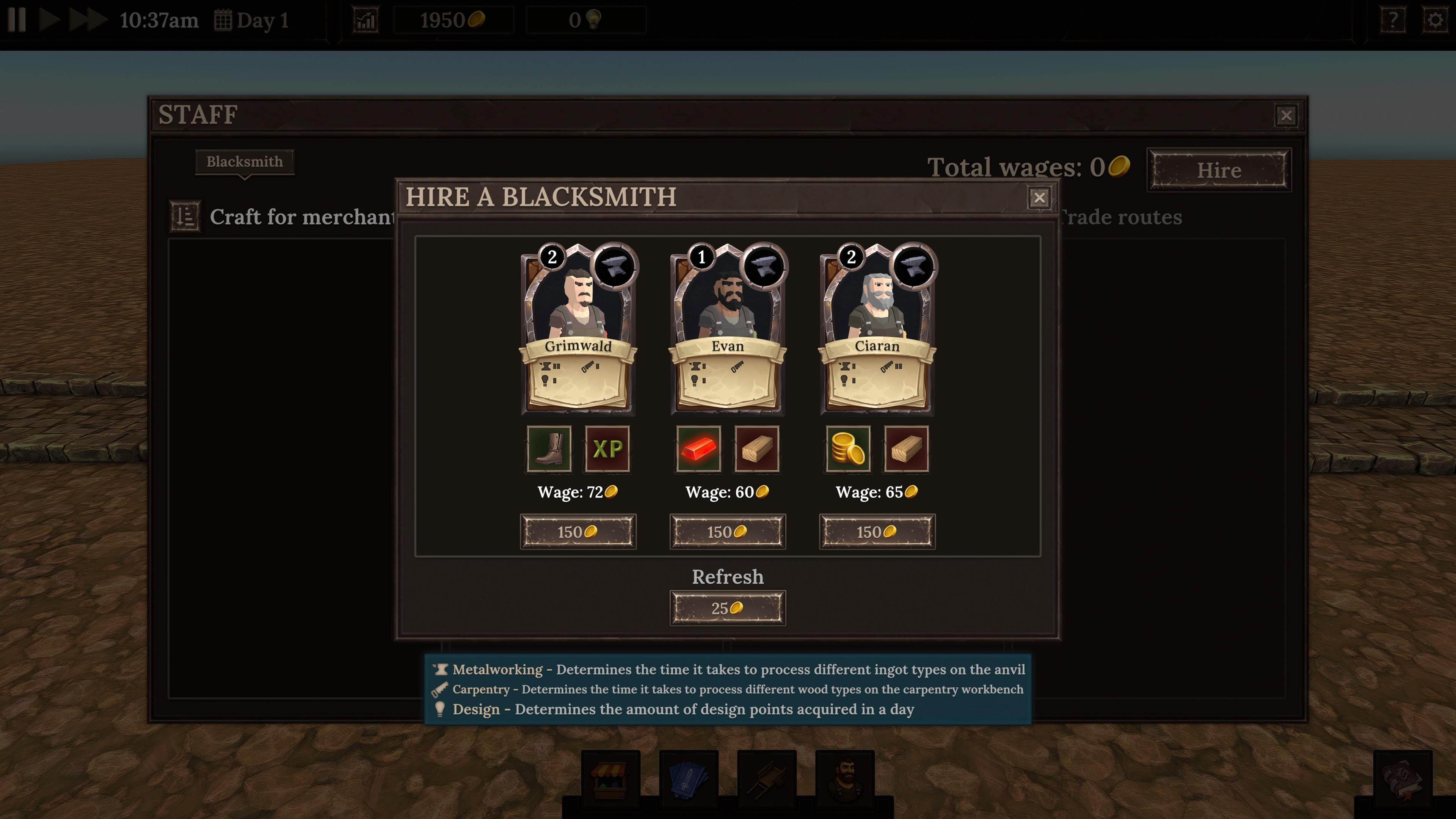Open the settings gear in the top-right corner
Viewport: 1456px width, 819px height.
[1434, 20]
